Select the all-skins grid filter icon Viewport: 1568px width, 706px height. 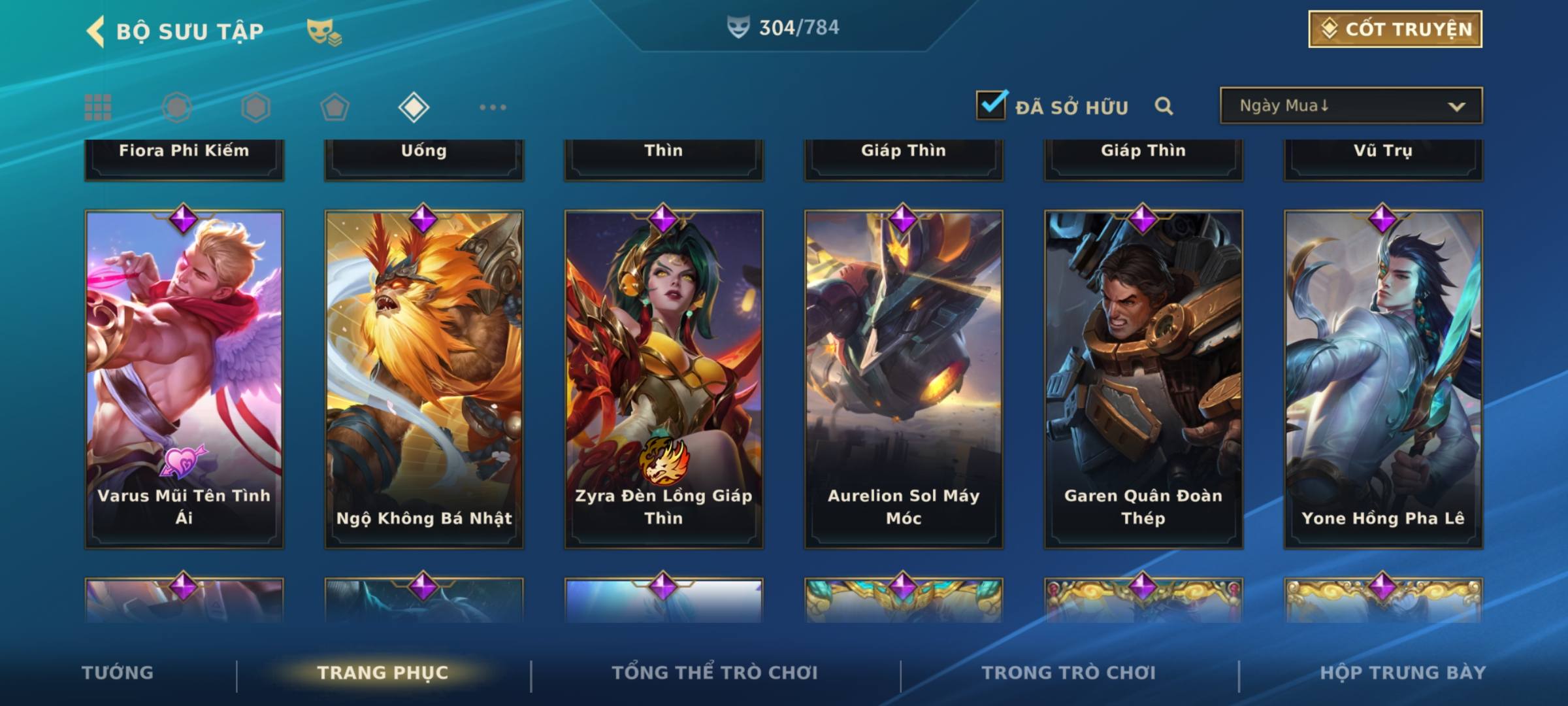tap(98, 107)
